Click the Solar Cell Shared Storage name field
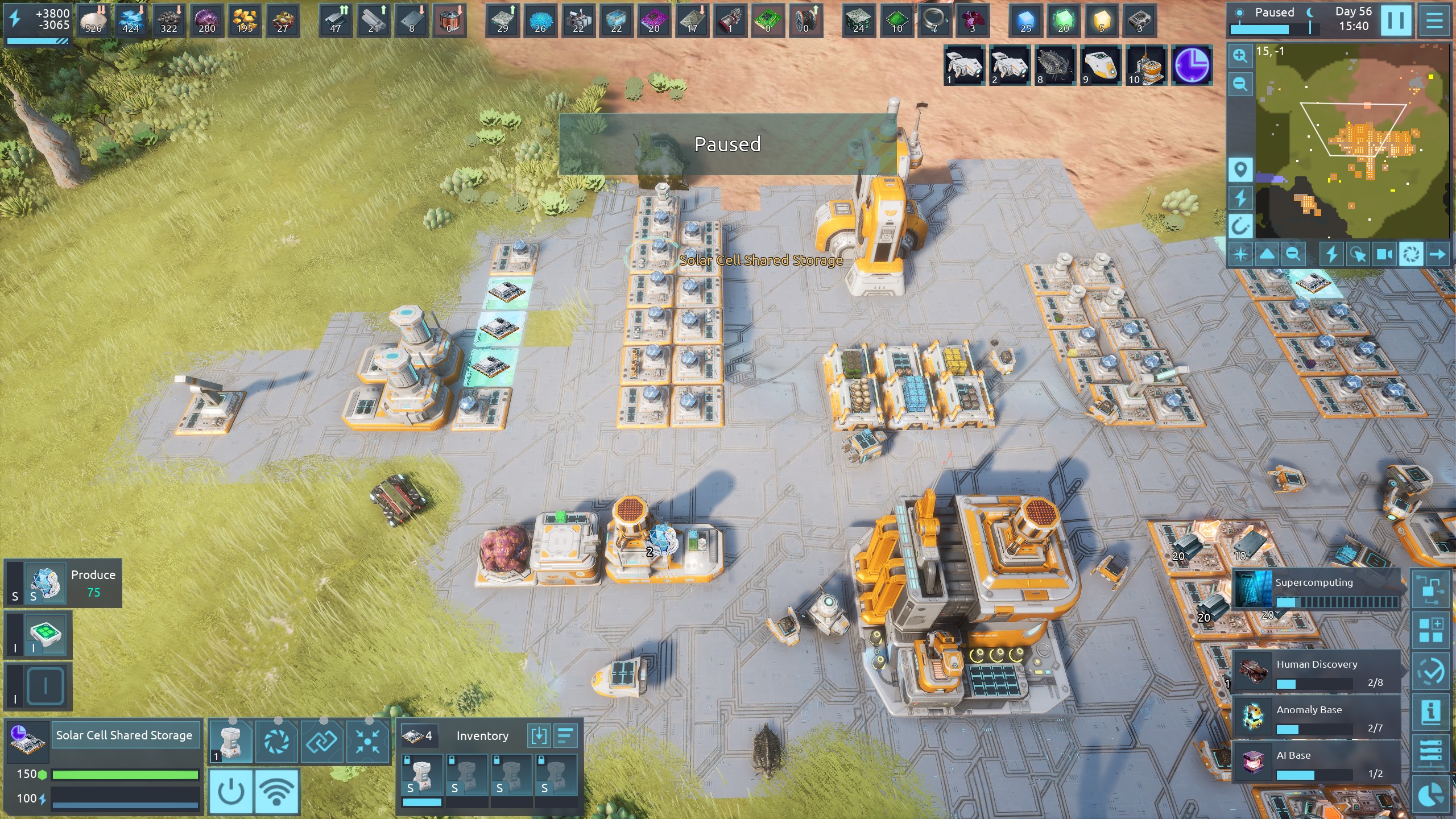The height and width of the screenshot is (819, 1456). [125, 735]
